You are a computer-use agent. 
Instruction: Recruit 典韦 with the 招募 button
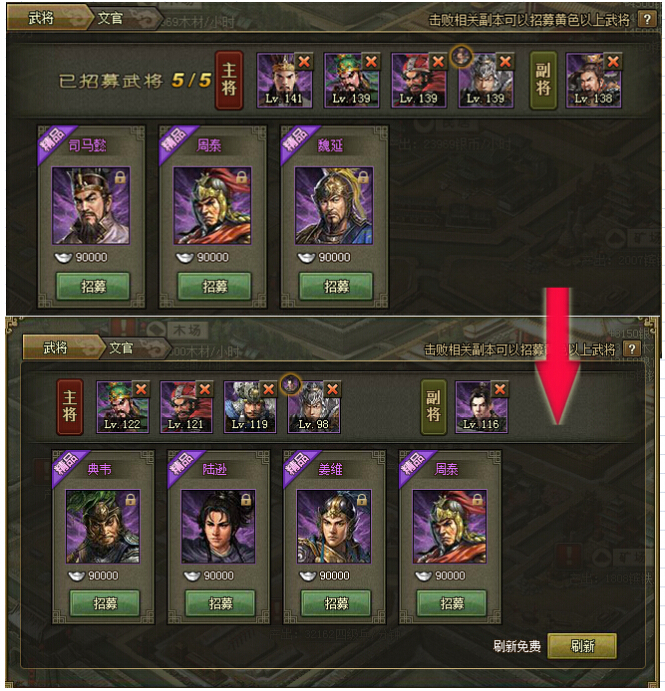tap(105, 604)
